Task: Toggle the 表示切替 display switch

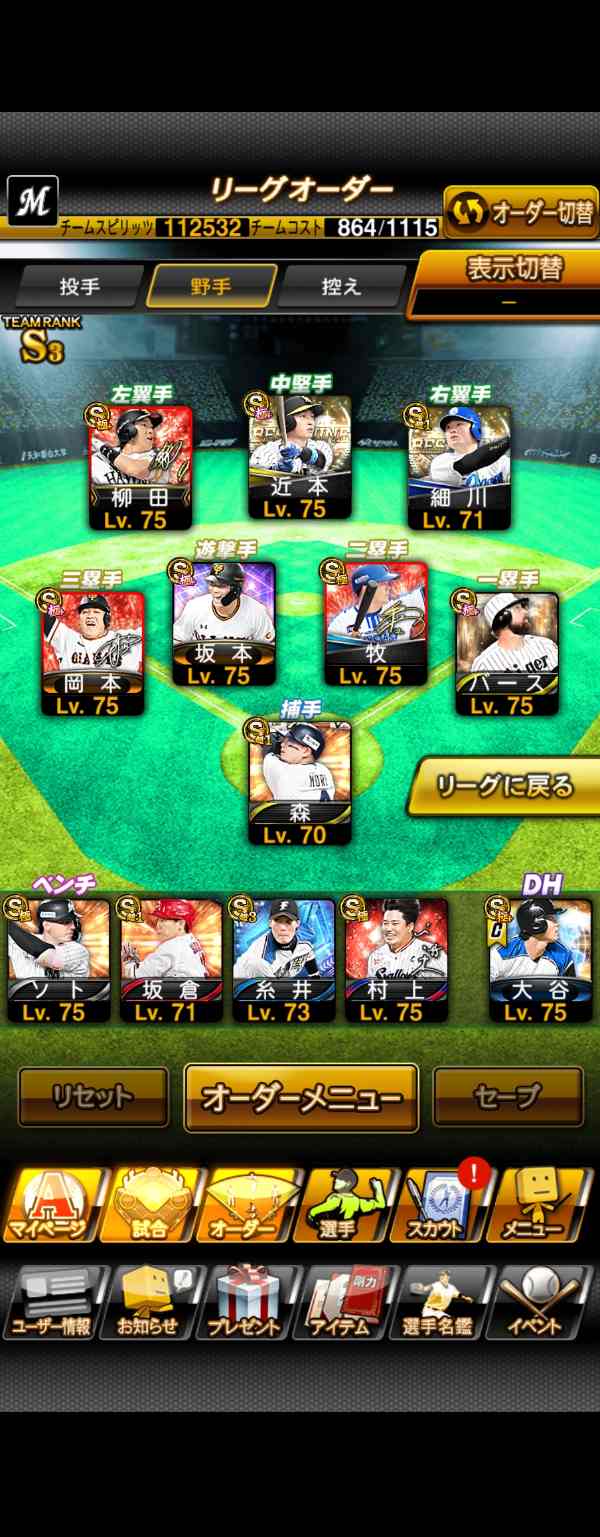Action: pyautogui.click(x=508, y=283)
